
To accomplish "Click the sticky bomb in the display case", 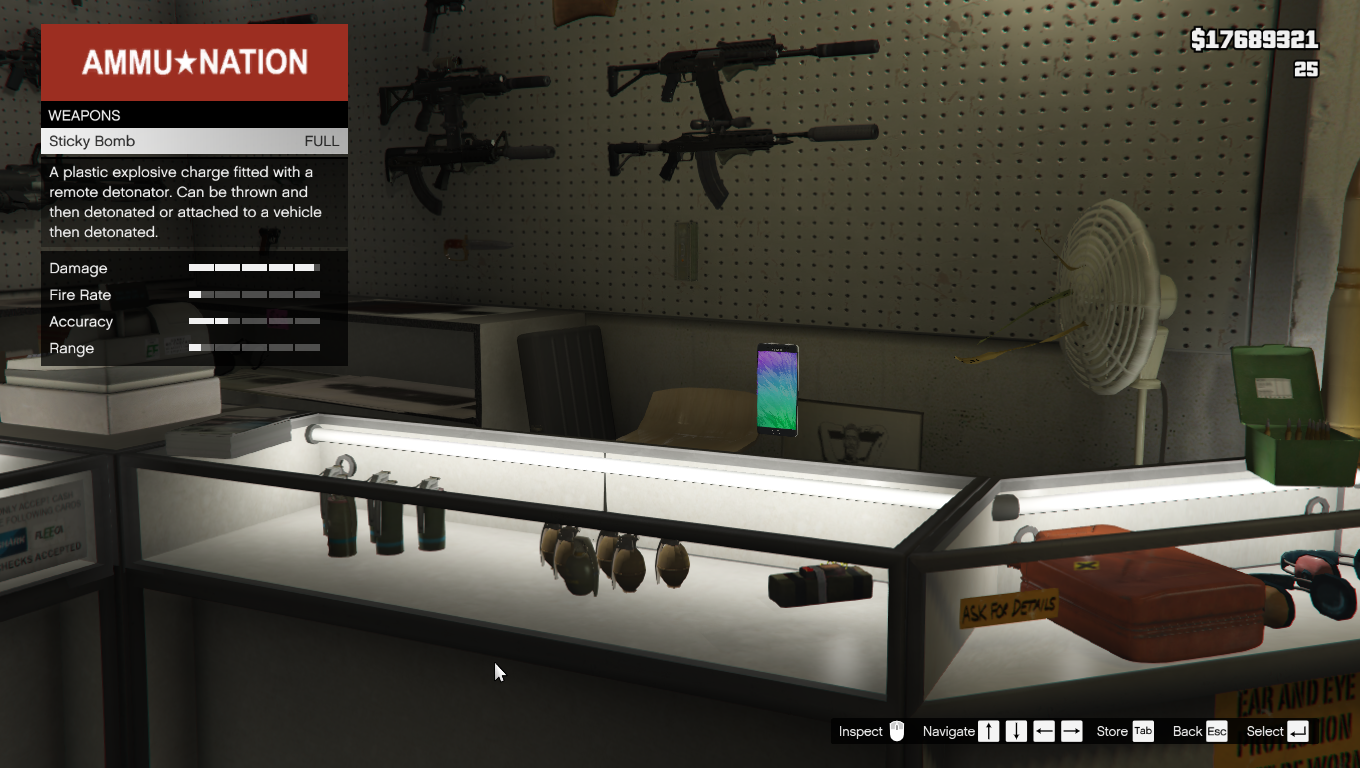I will tap(820, 585).
